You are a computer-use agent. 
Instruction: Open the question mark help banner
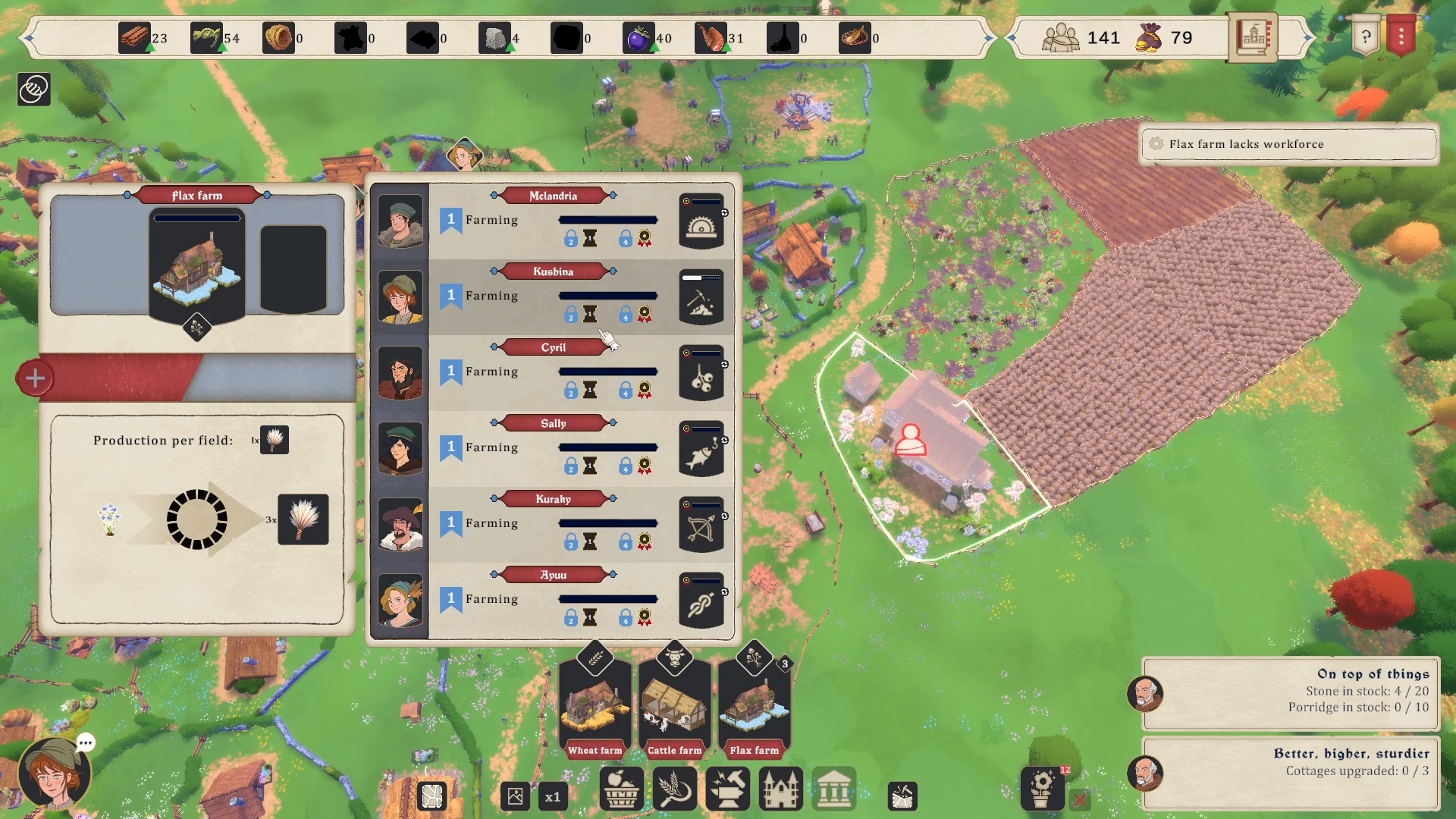(x=1366, y=36)
